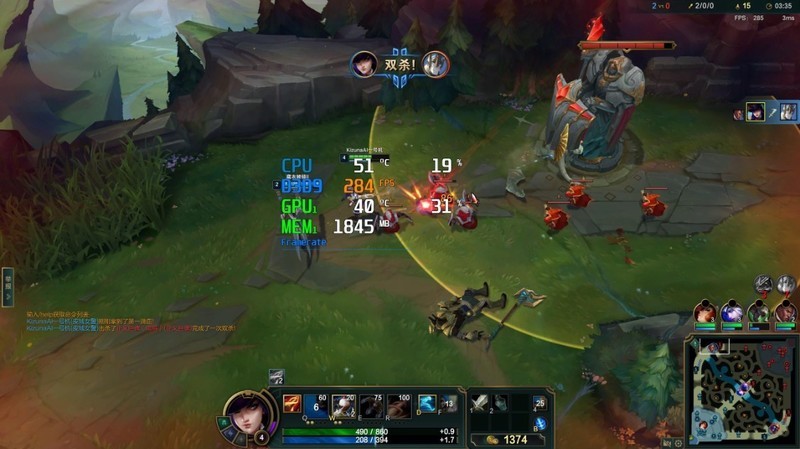800x449 pixels.
Task: Select the rightmost ally portrait above minimap
Action: point(786,312)
